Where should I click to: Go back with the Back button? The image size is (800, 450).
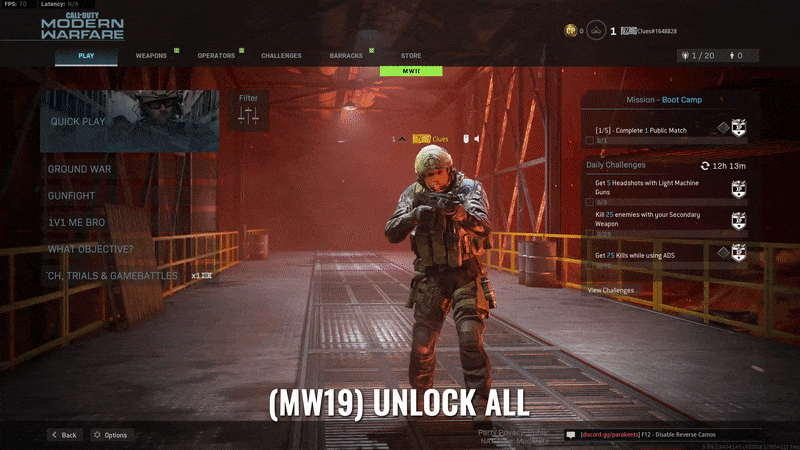tap(63, 435)
